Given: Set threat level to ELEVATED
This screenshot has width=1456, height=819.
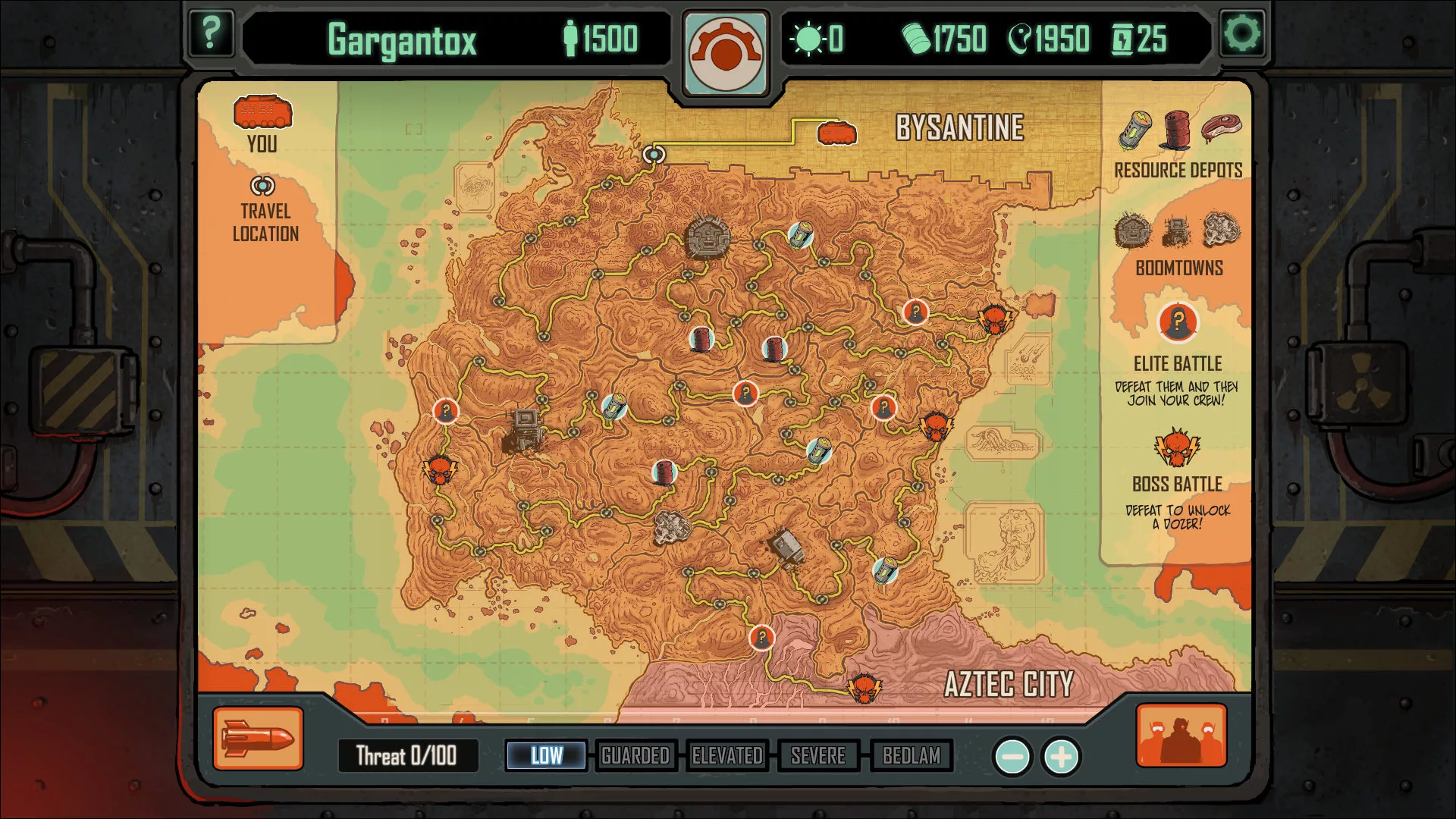Looking at the screenshot, I should click(x=727, y=755).
